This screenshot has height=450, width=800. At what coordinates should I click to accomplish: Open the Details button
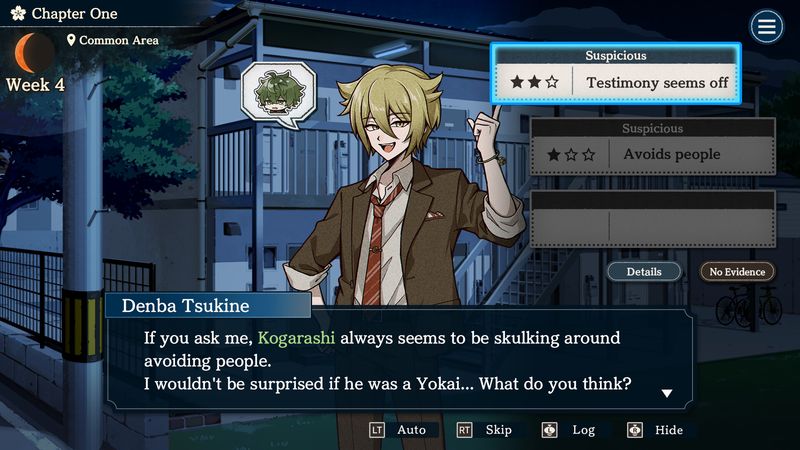[644, 271]
